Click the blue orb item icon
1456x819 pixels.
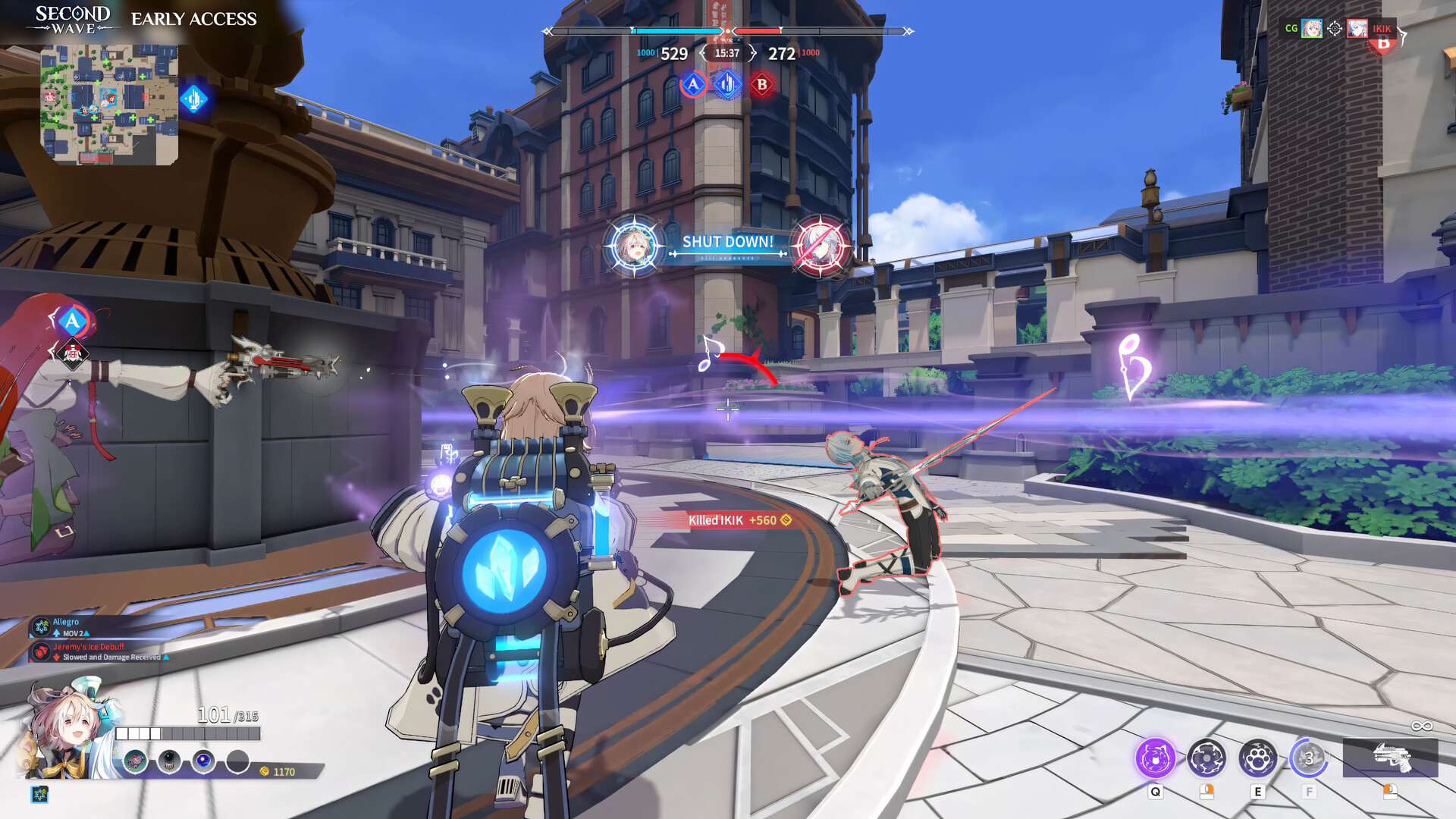(202, 761)
